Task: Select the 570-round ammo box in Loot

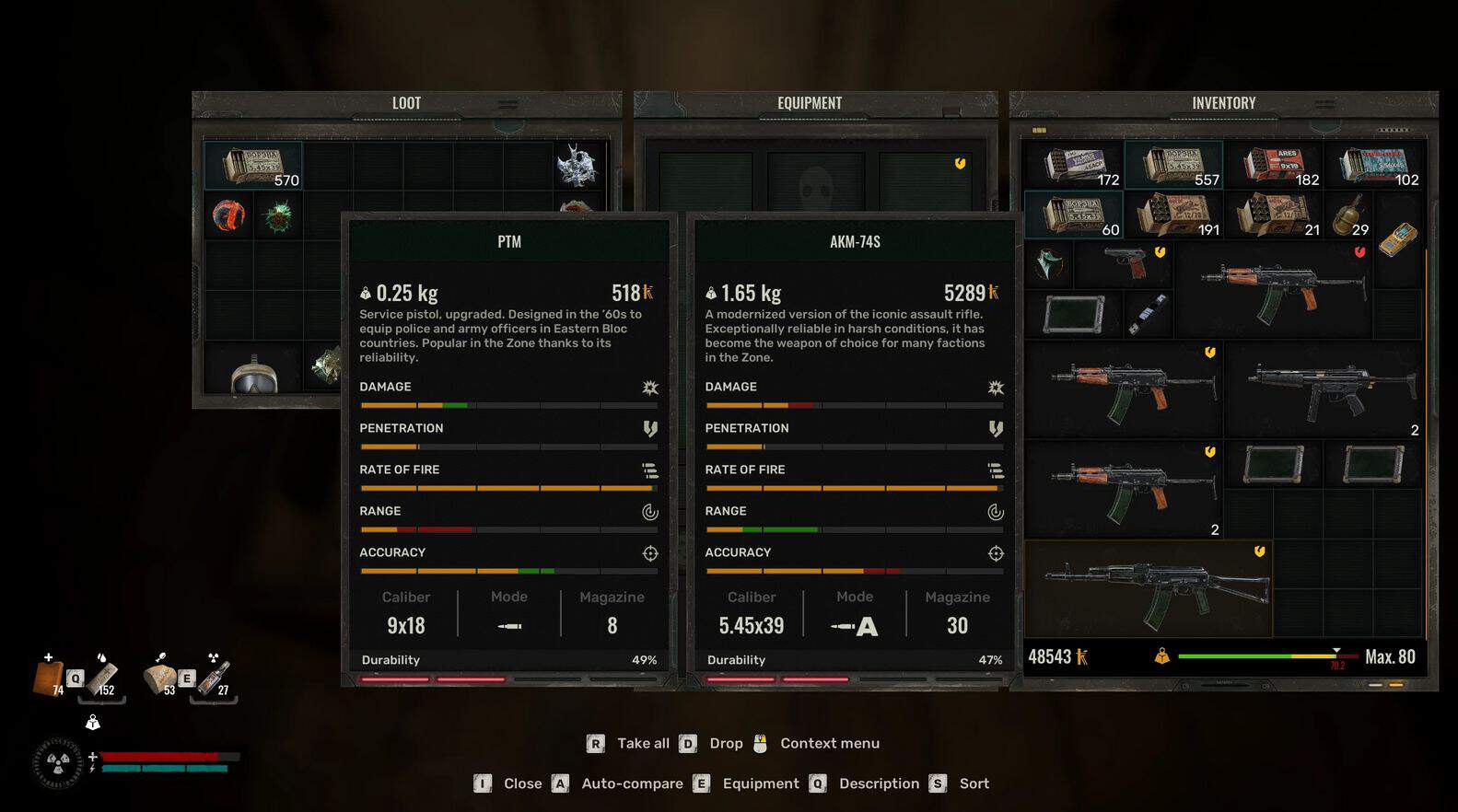Action: [x=252, y=166]
